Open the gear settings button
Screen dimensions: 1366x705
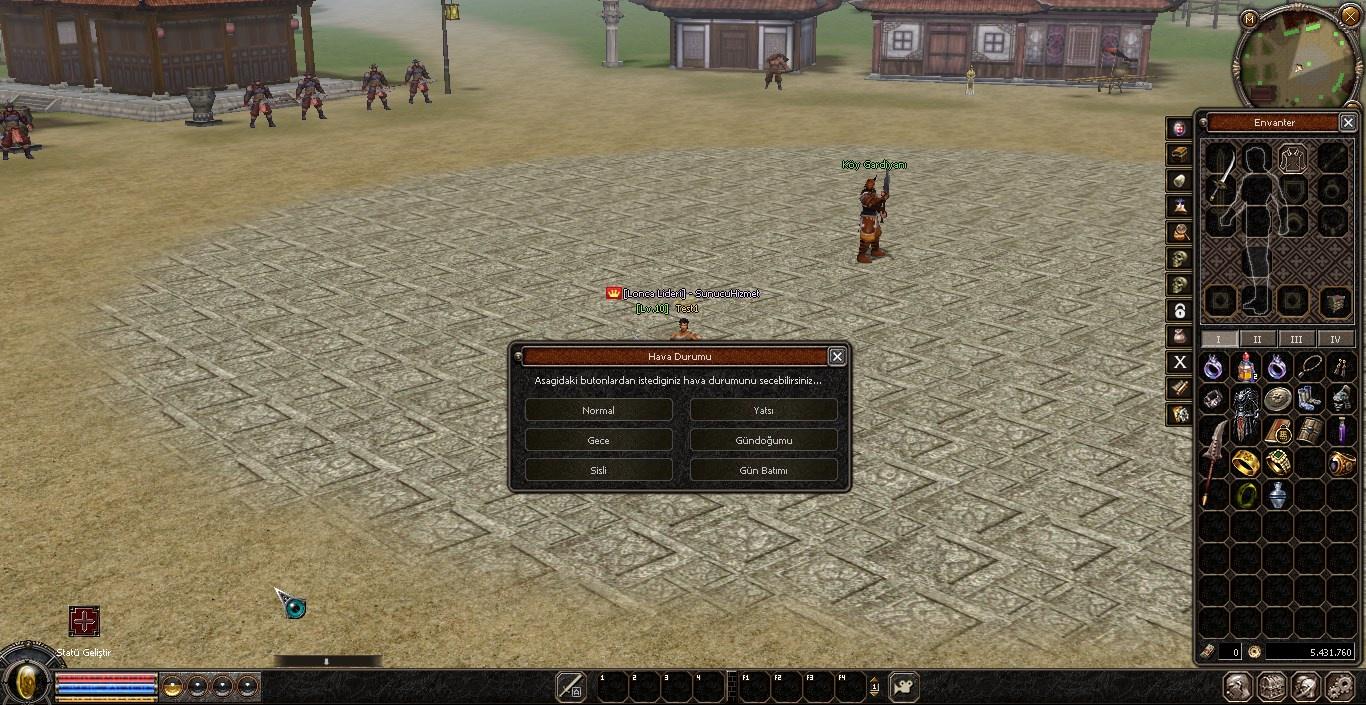point(1339,687)
